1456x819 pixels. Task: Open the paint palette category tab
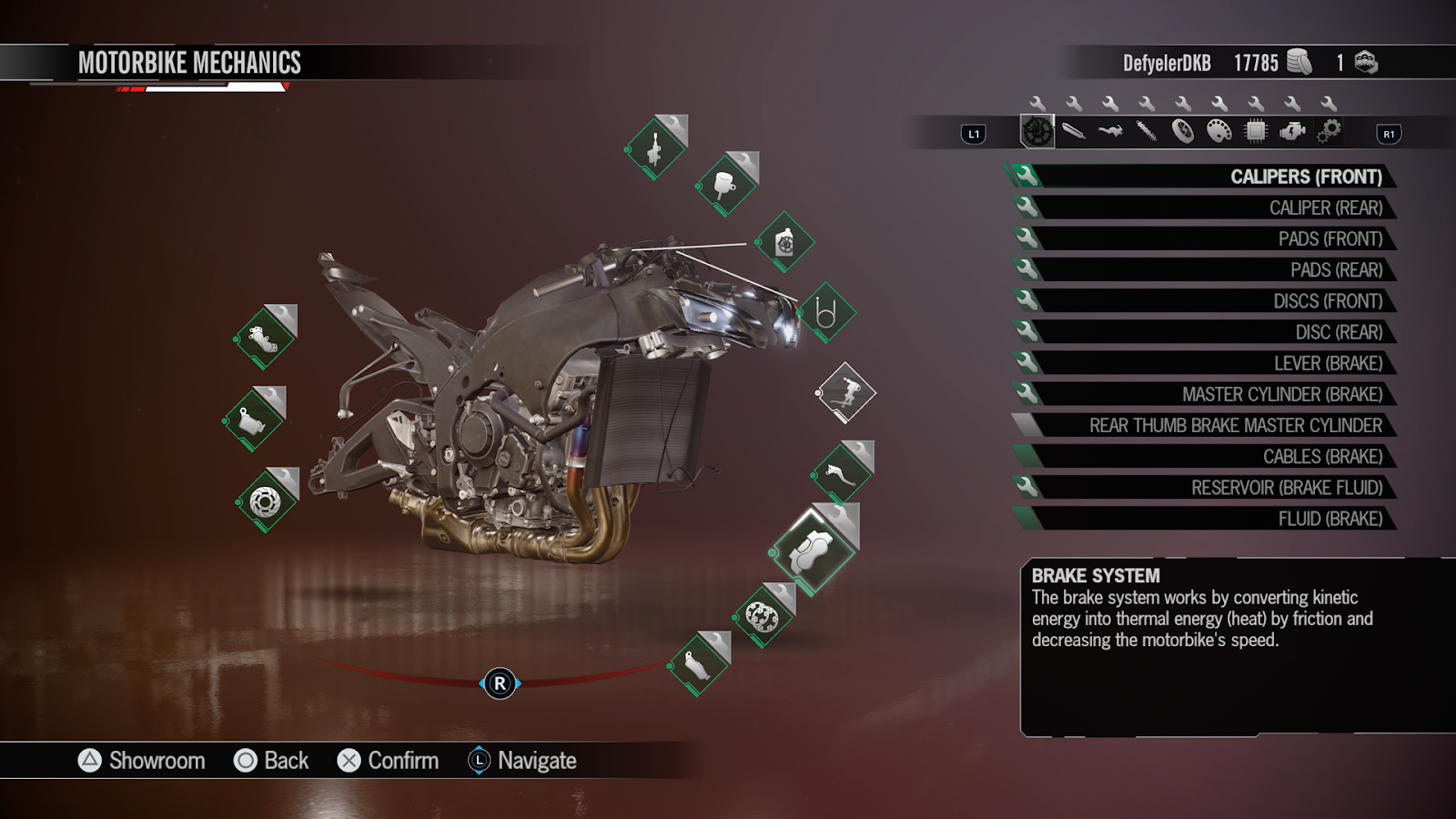coord(1218,132)
